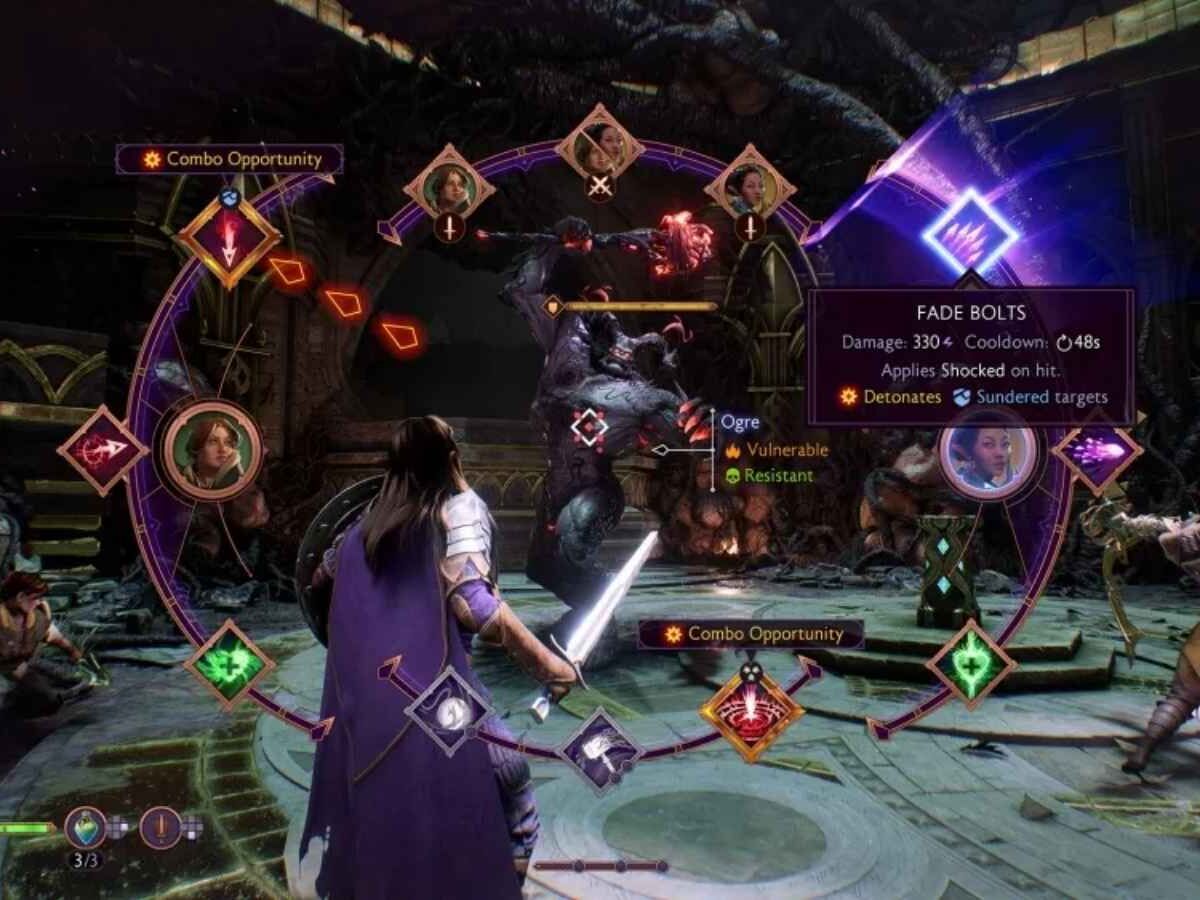Screen dimensions: 1200x900
Task: Click the large brown-haired companion portrait
Action: click(x=212, y=451)
